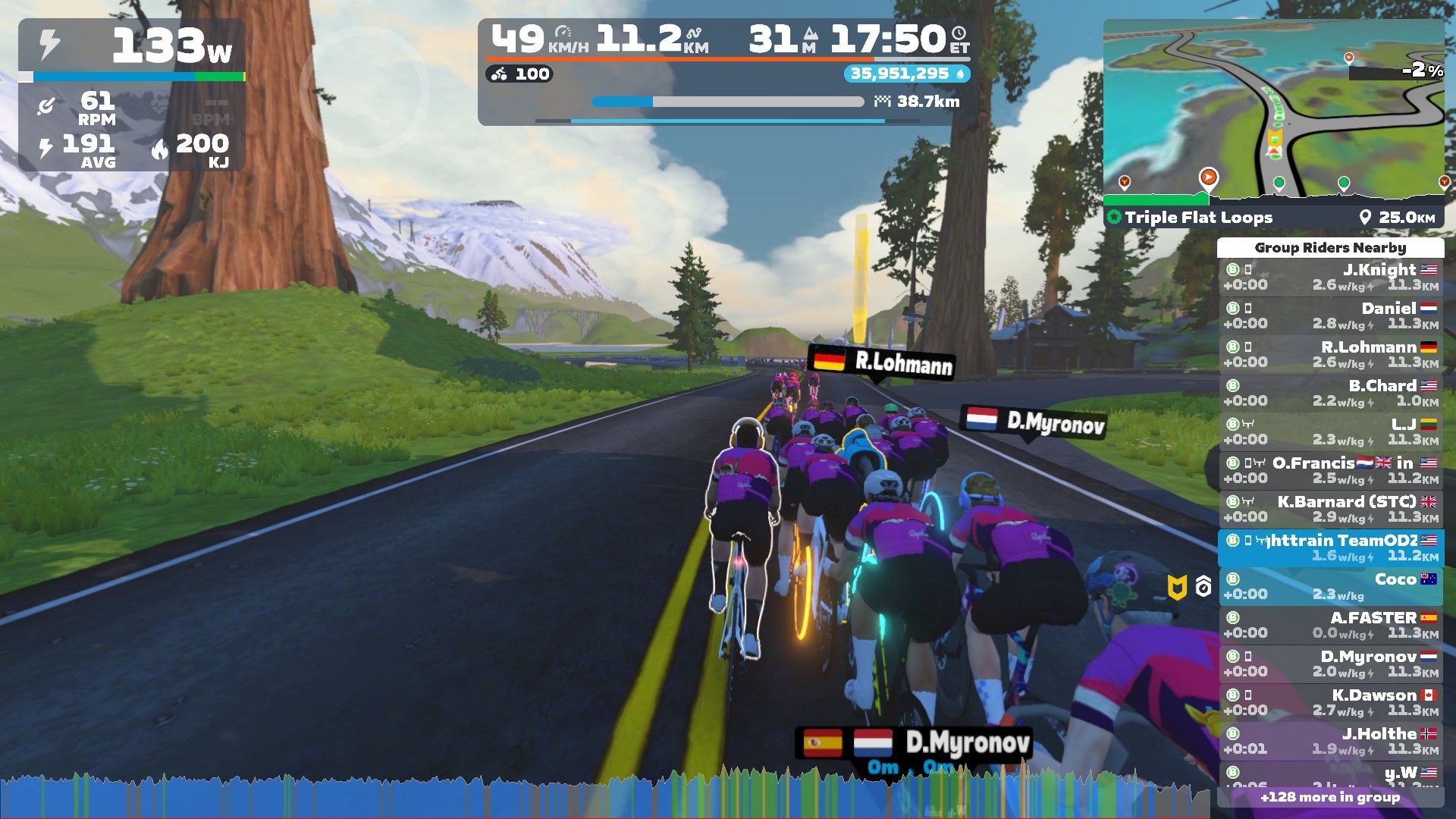Choose A.FASTER in the rider list
Screen dimensions: 1456x819
1331,625
